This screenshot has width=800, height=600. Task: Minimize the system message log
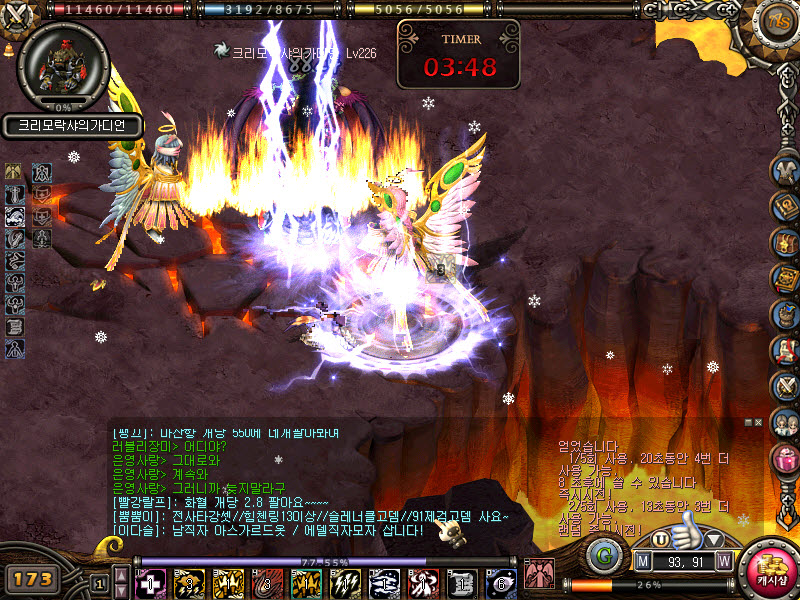747,423
